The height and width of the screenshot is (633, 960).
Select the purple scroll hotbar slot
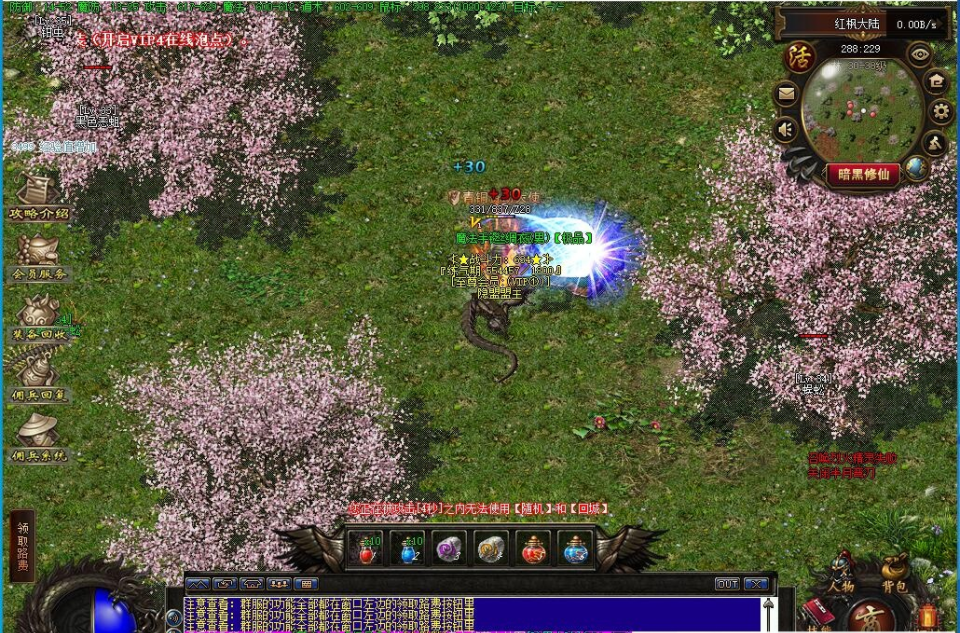pyautogui.click(x=449, y=549)
